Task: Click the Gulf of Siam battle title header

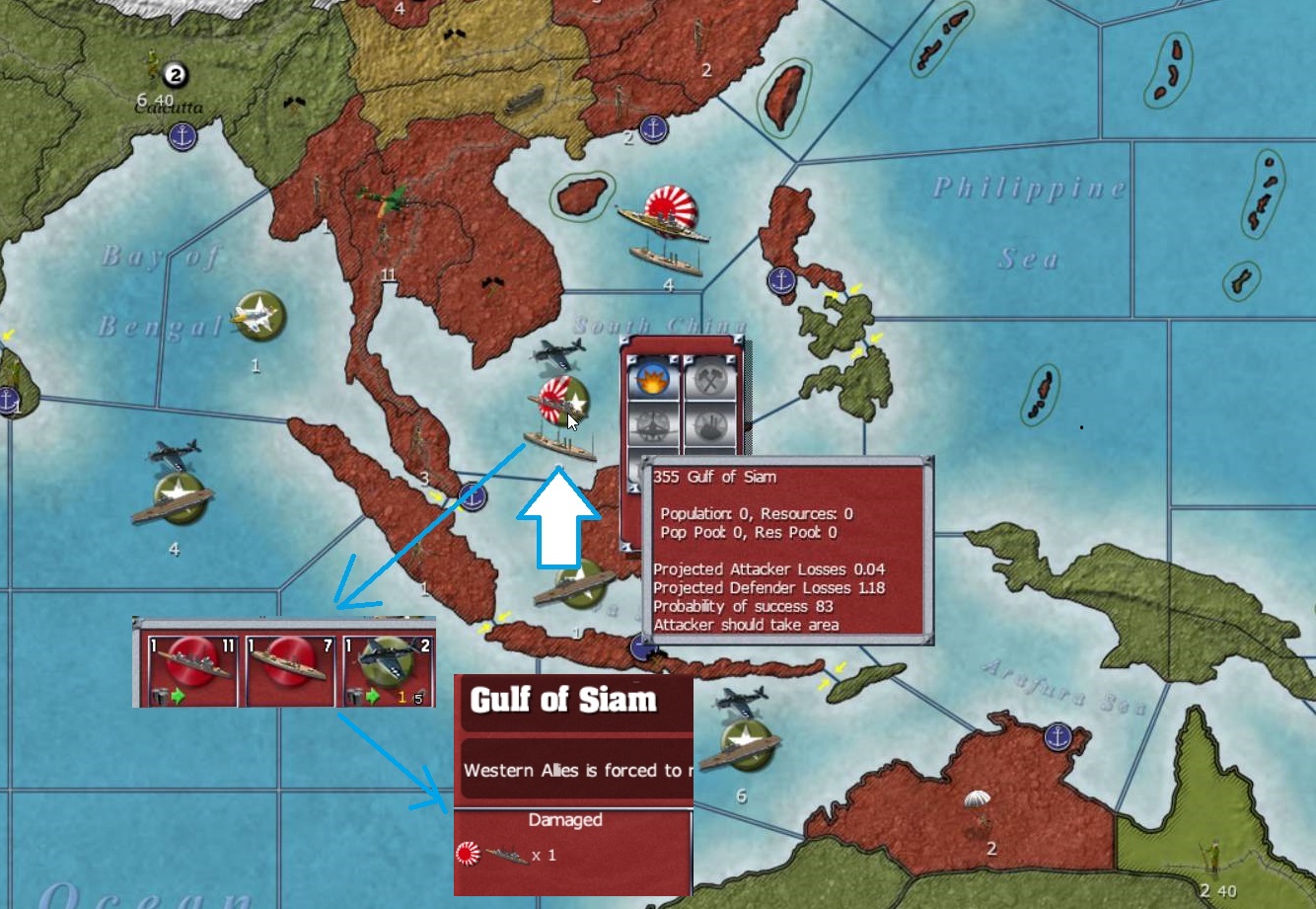Action: pyautogui.click(x=565, y=699)
